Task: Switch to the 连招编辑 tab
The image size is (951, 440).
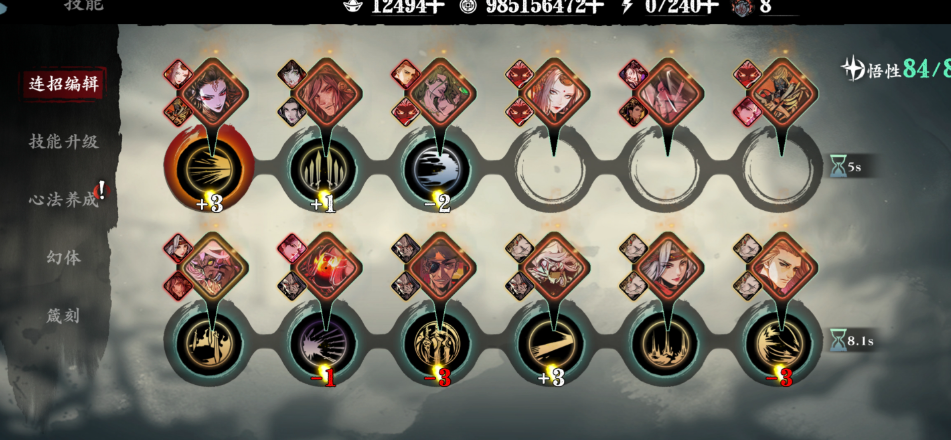Action: coord(64,84)
